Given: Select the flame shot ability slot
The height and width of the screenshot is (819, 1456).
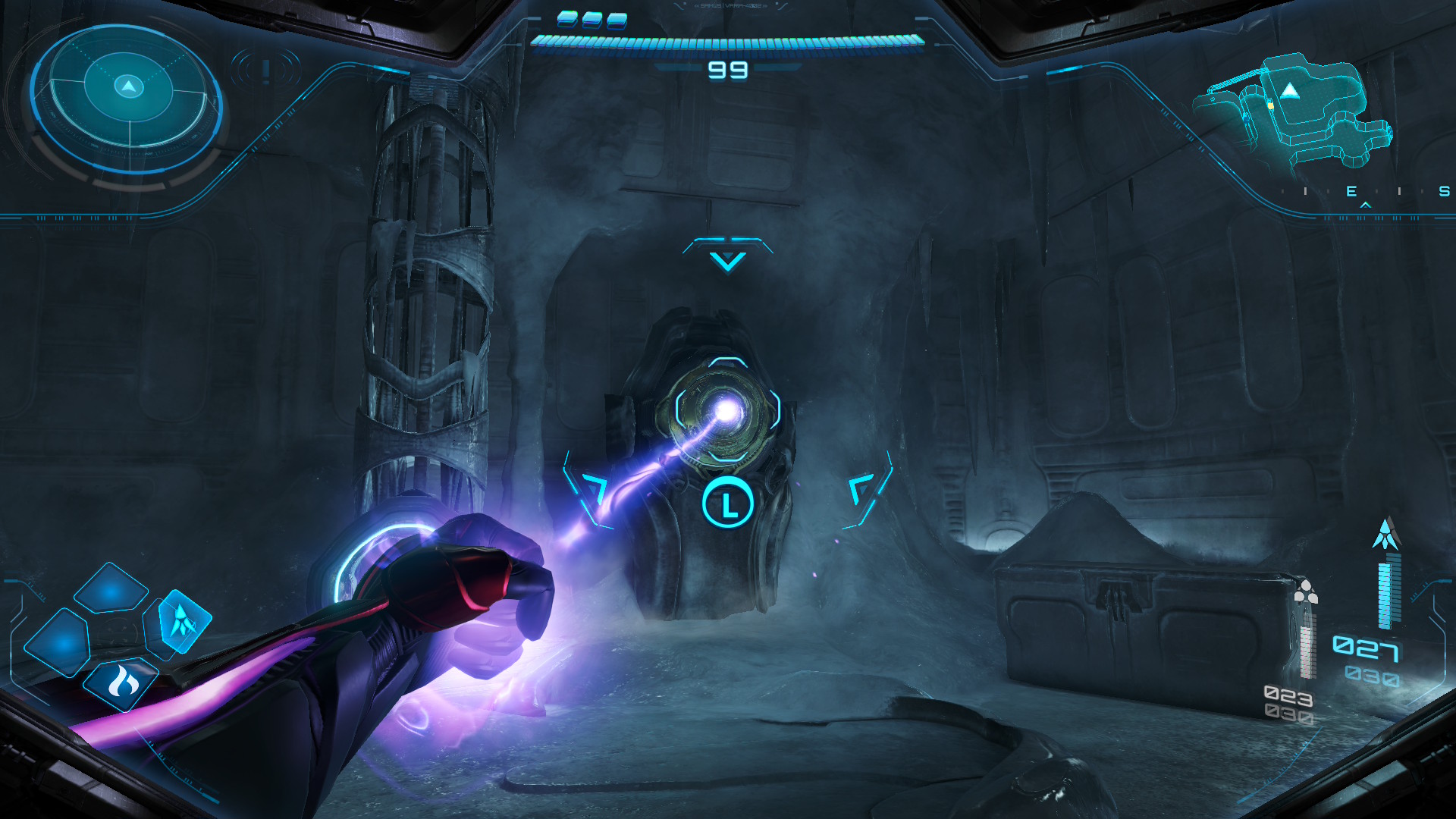Looking at the screenshot, I should 122,683.
